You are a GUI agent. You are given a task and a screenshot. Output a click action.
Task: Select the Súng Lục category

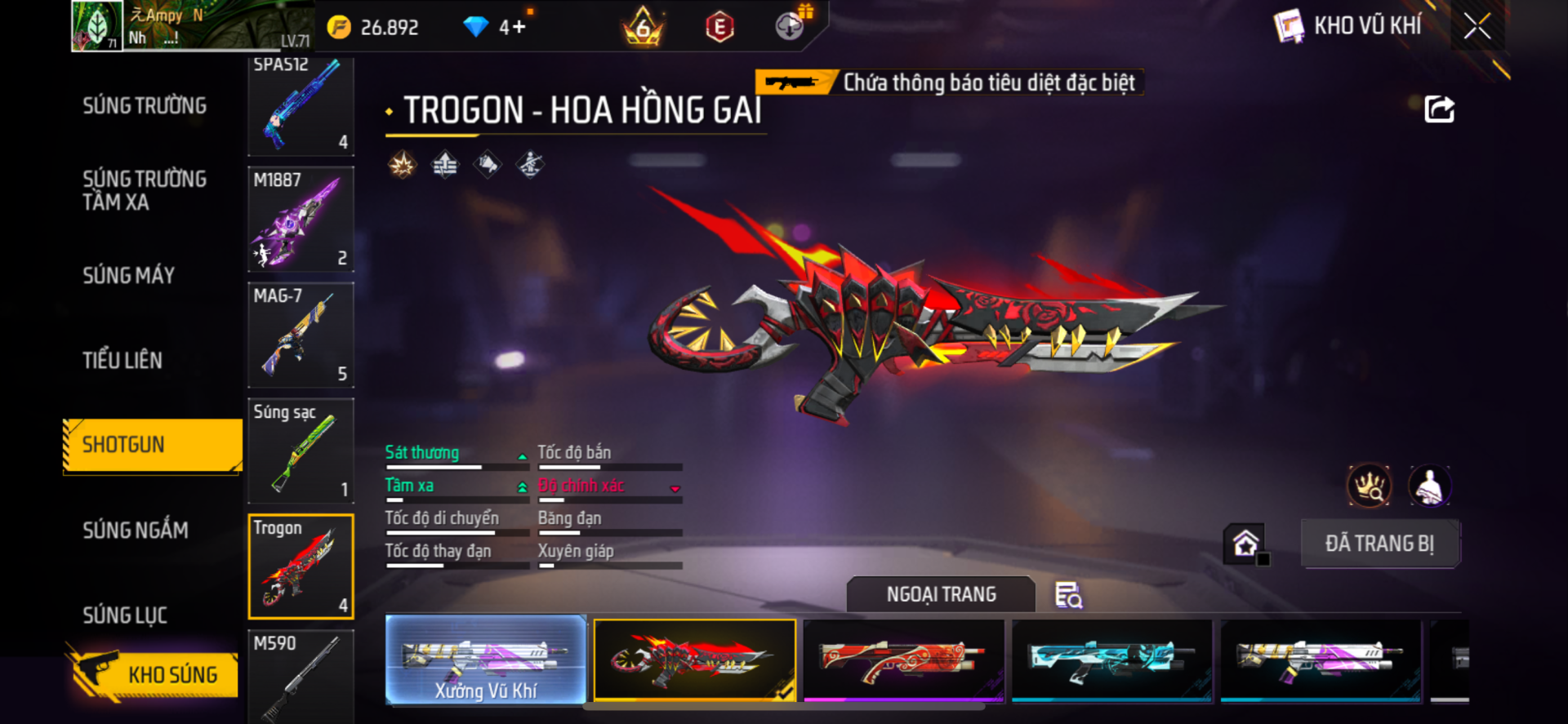click(x=125, y=615)
